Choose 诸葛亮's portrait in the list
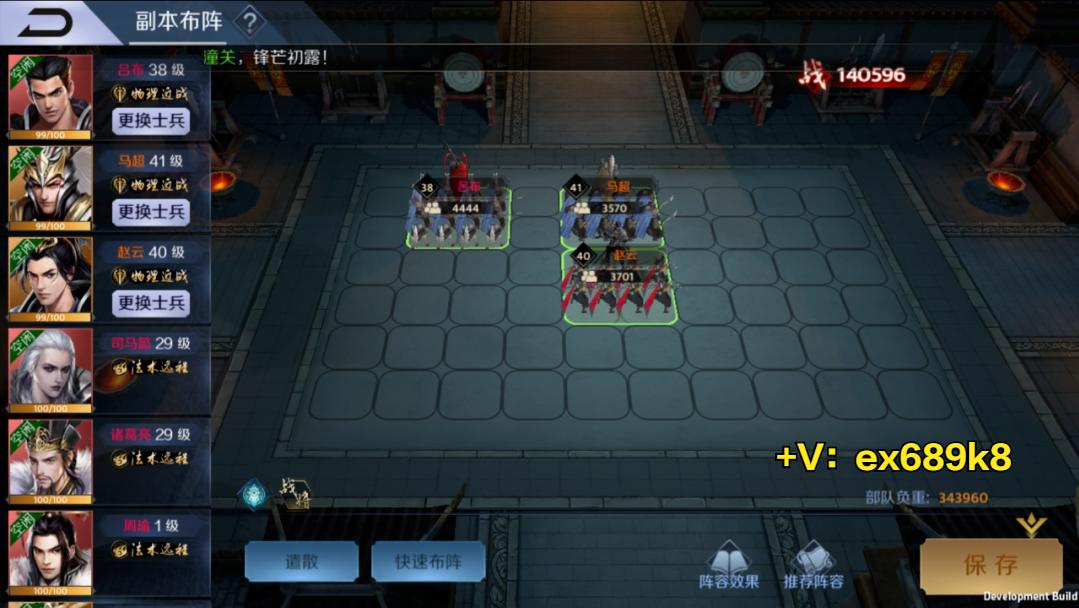 tap(50, 459)
